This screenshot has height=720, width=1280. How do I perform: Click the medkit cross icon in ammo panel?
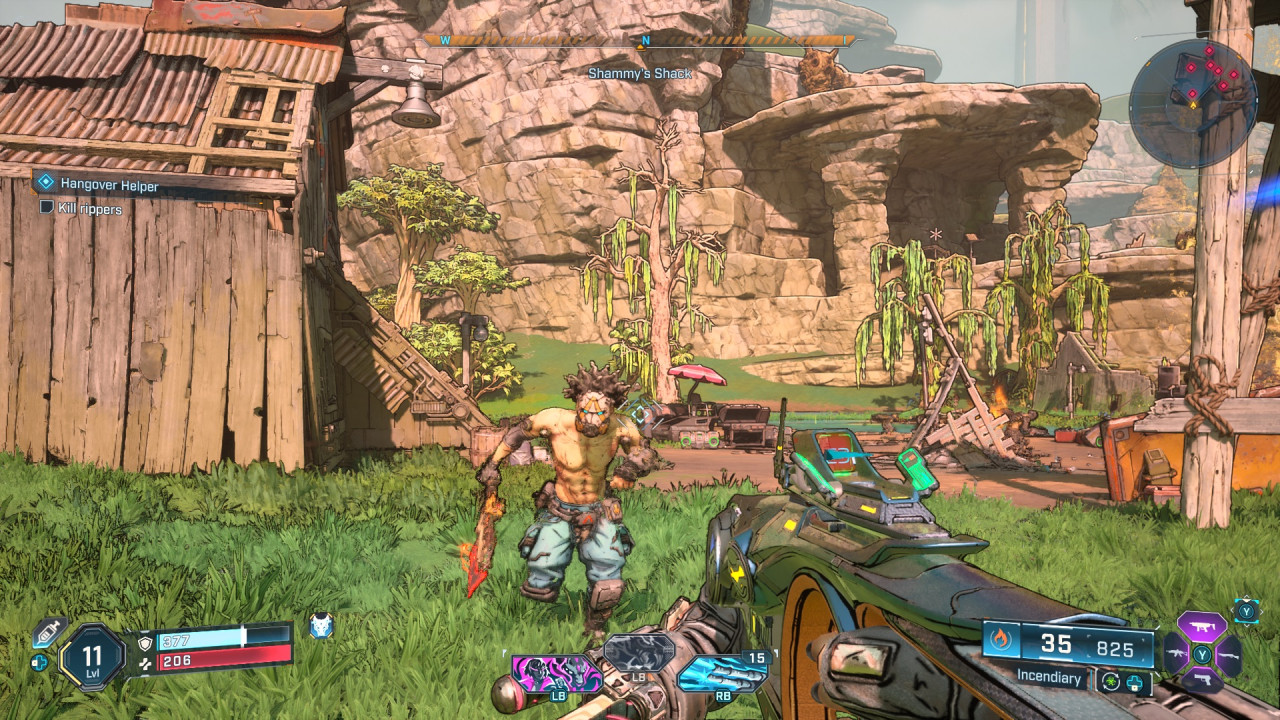(1133, 681)
